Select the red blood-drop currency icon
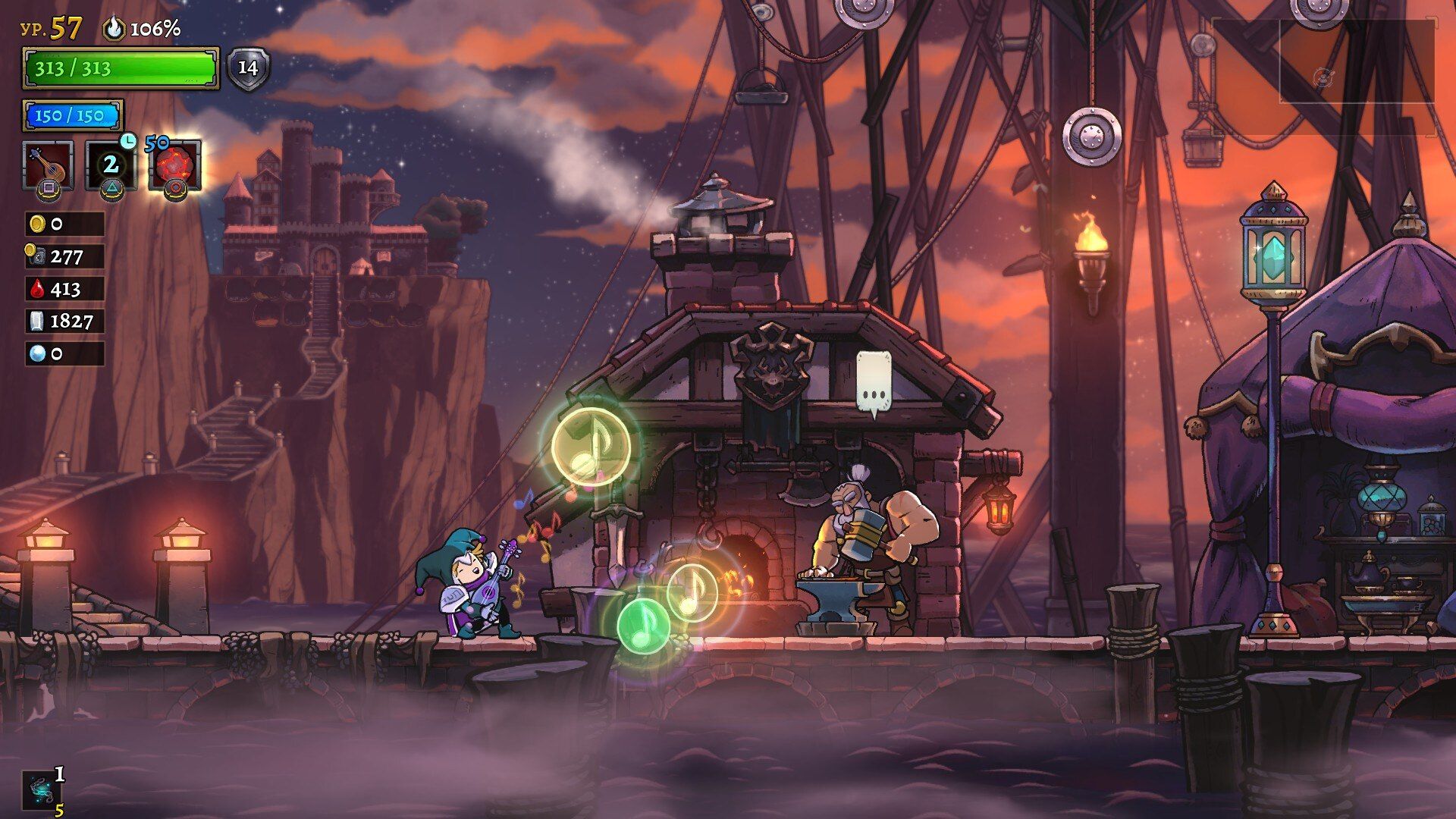Image resolution: width=1456 pixels, height=819 pixels. 36,289
